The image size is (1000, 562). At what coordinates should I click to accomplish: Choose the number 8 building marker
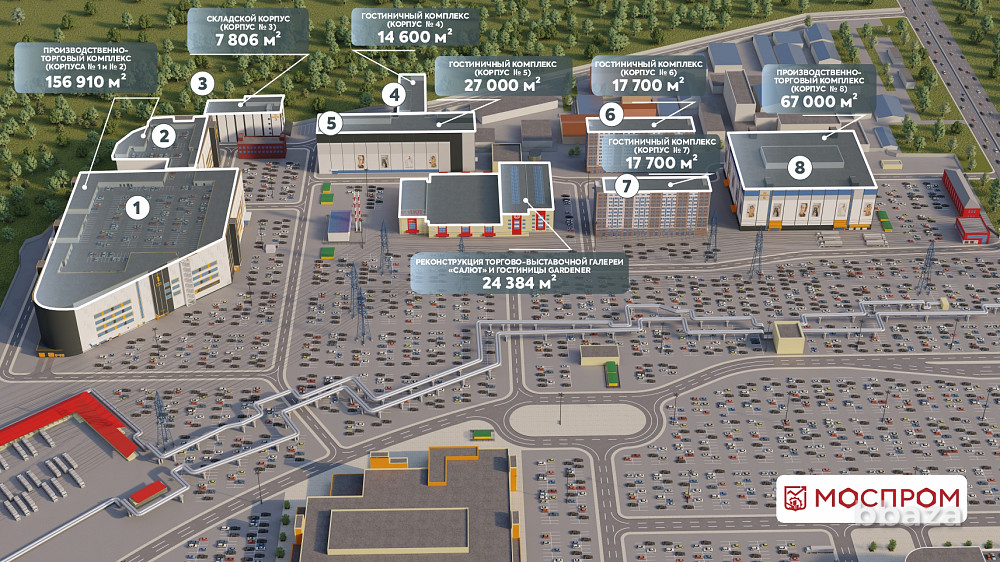click(798, 167)
